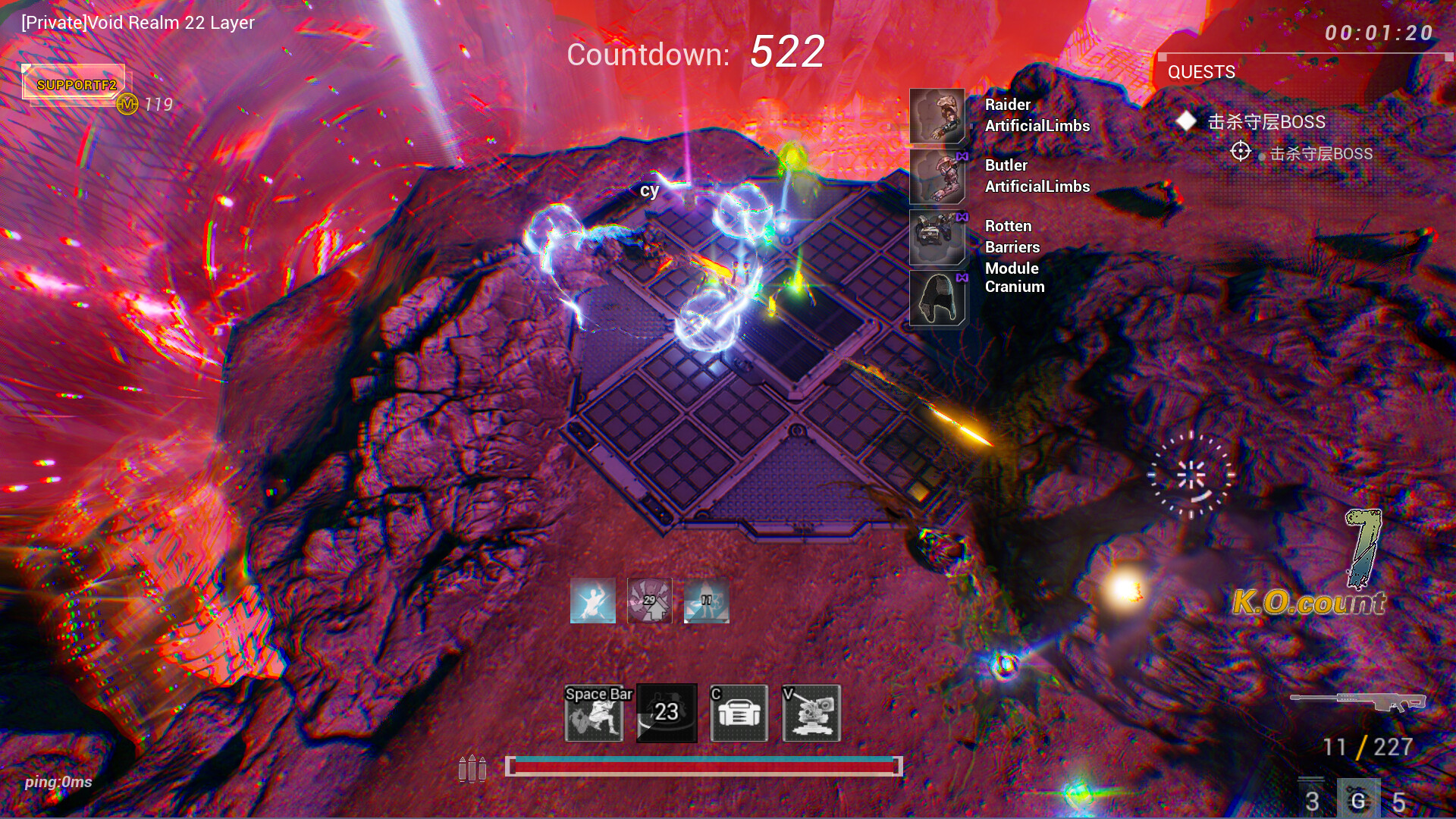Toggle the bind marker on Rotten Barriers

tap(962, 217)
